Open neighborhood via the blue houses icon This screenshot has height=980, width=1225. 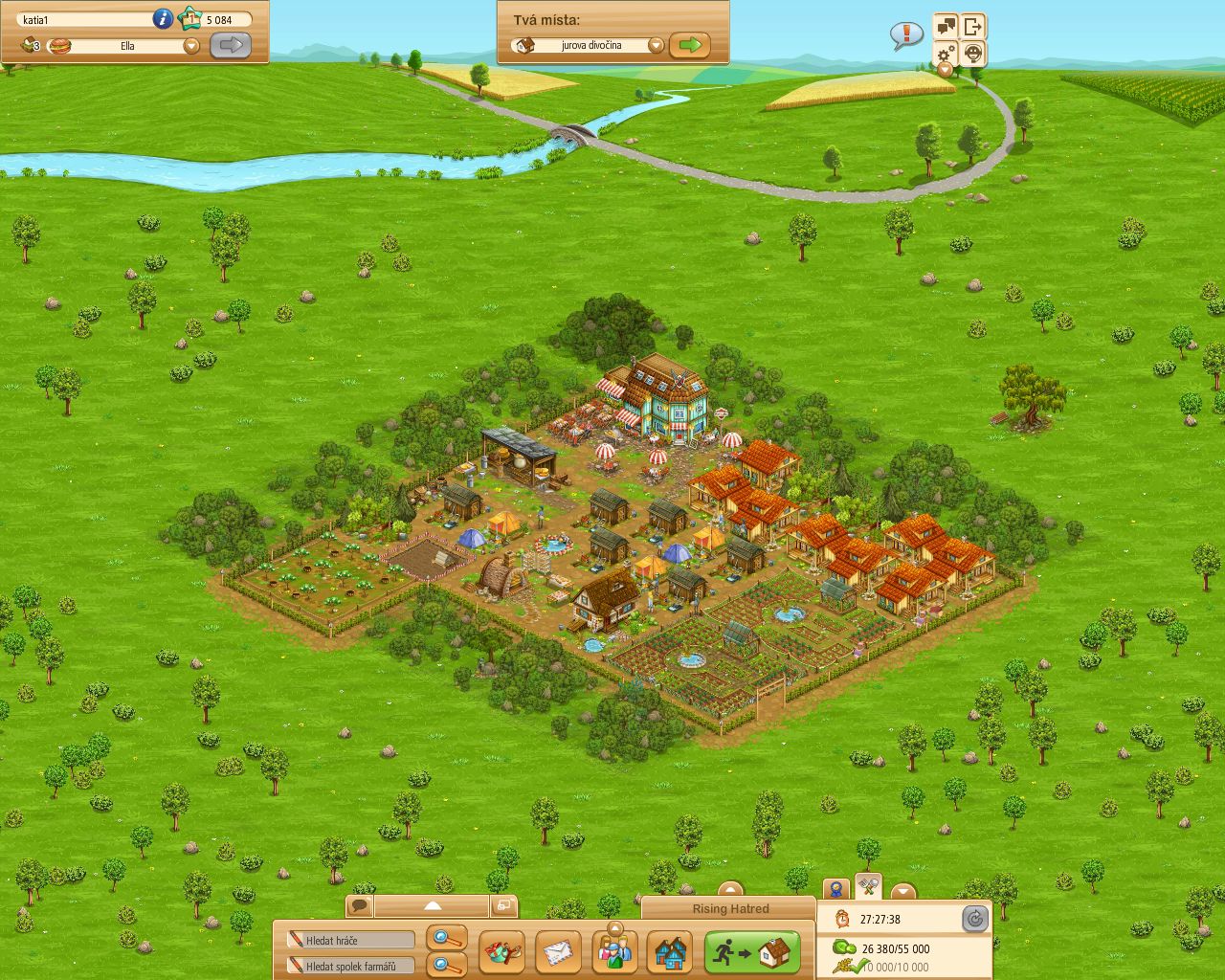point(670,953)
